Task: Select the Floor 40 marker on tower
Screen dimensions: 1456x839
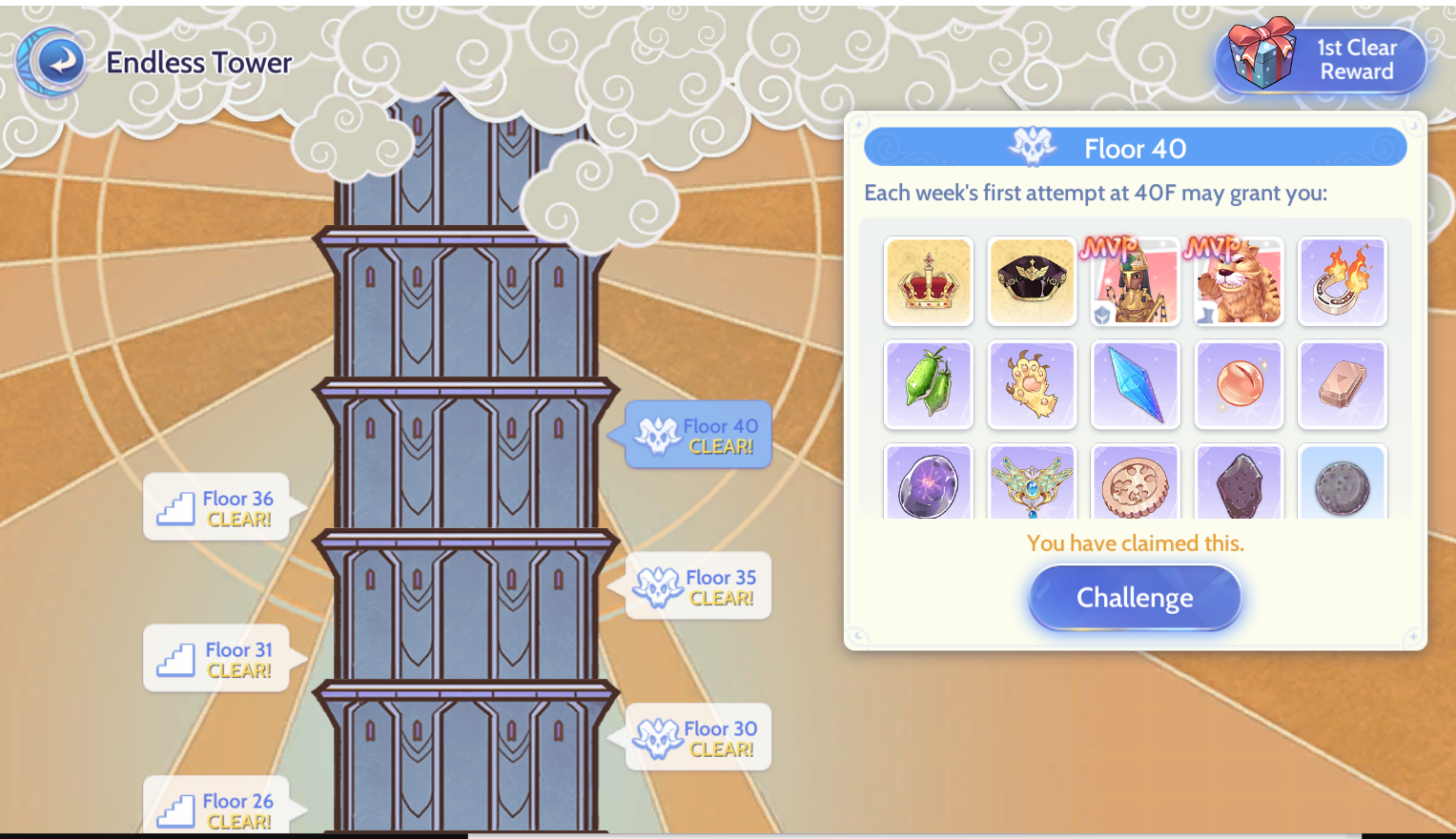Action: pyautogui.click(x=699, y=436)
